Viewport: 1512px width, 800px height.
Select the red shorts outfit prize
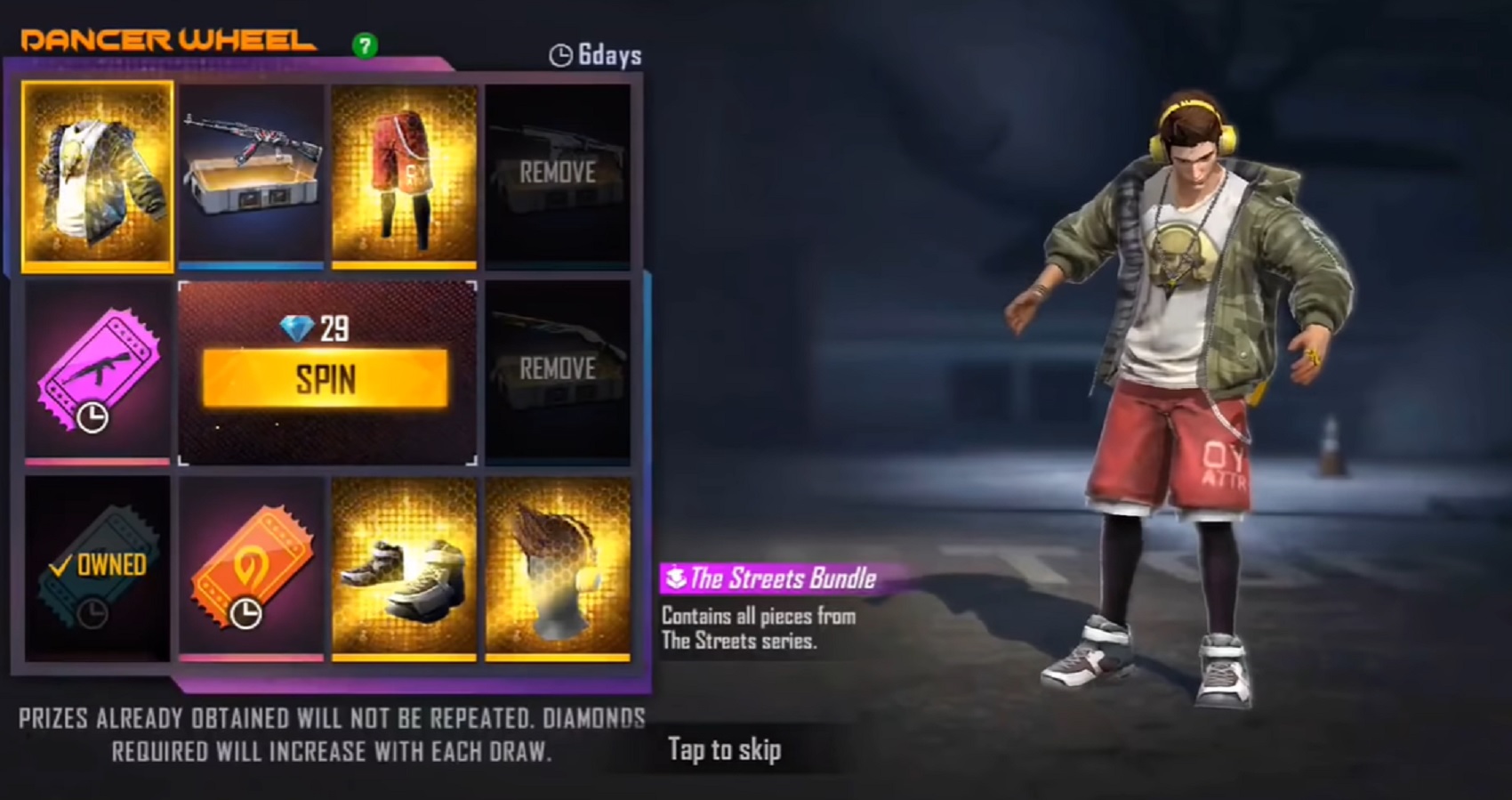(x=405, y=174)
